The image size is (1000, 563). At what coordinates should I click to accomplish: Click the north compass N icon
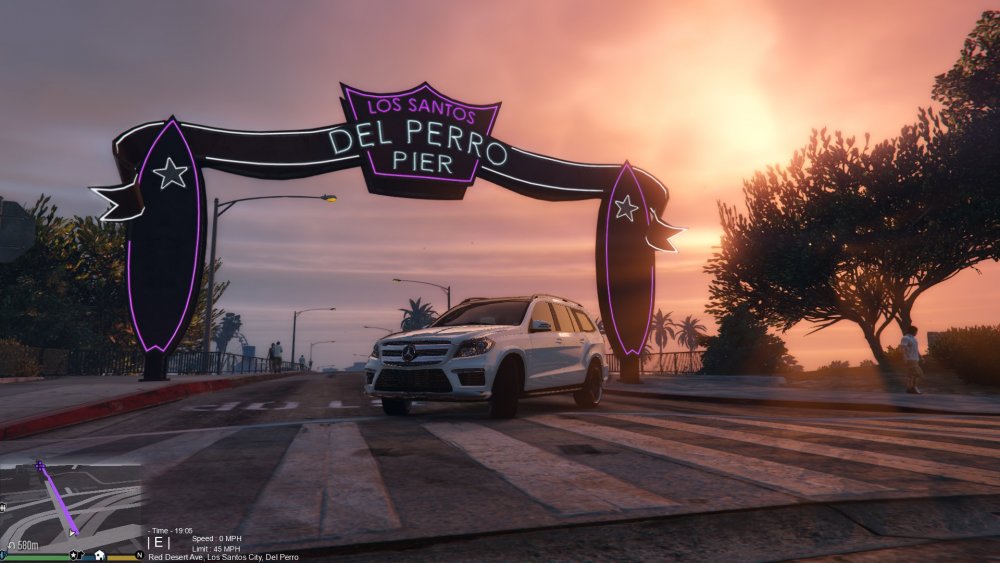coord(138,555)
